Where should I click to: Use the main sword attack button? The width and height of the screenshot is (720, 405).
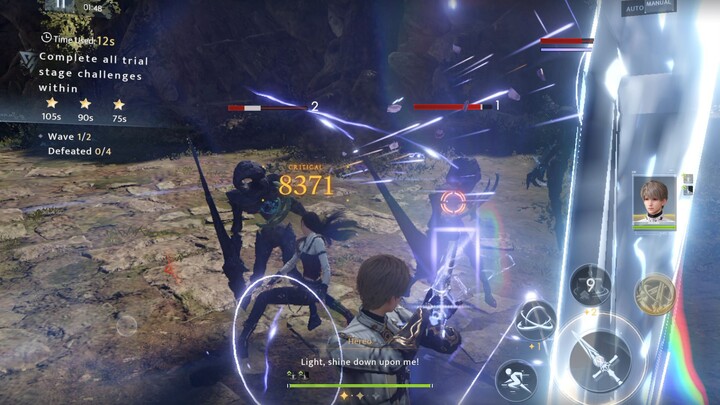click(599, 358)
